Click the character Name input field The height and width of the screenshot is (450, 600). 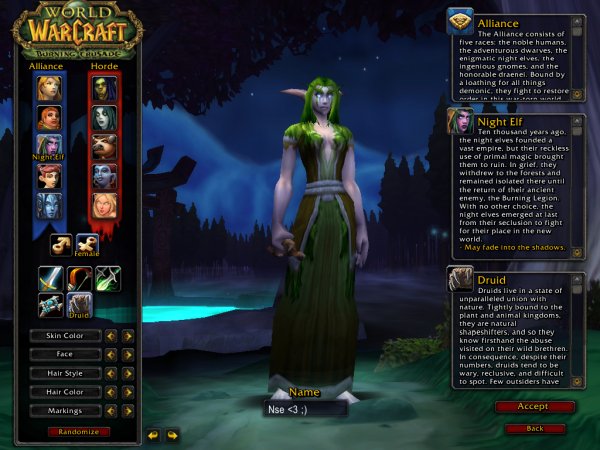point(305,408)
